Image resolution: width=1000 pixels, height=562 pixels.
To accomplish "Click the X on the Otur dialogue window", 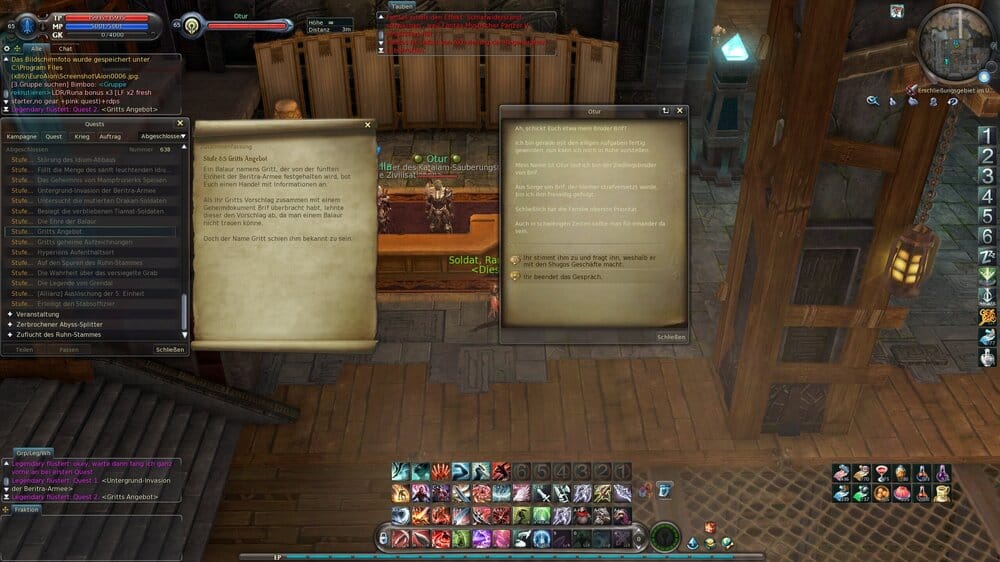I will click(x=680, y=111).
